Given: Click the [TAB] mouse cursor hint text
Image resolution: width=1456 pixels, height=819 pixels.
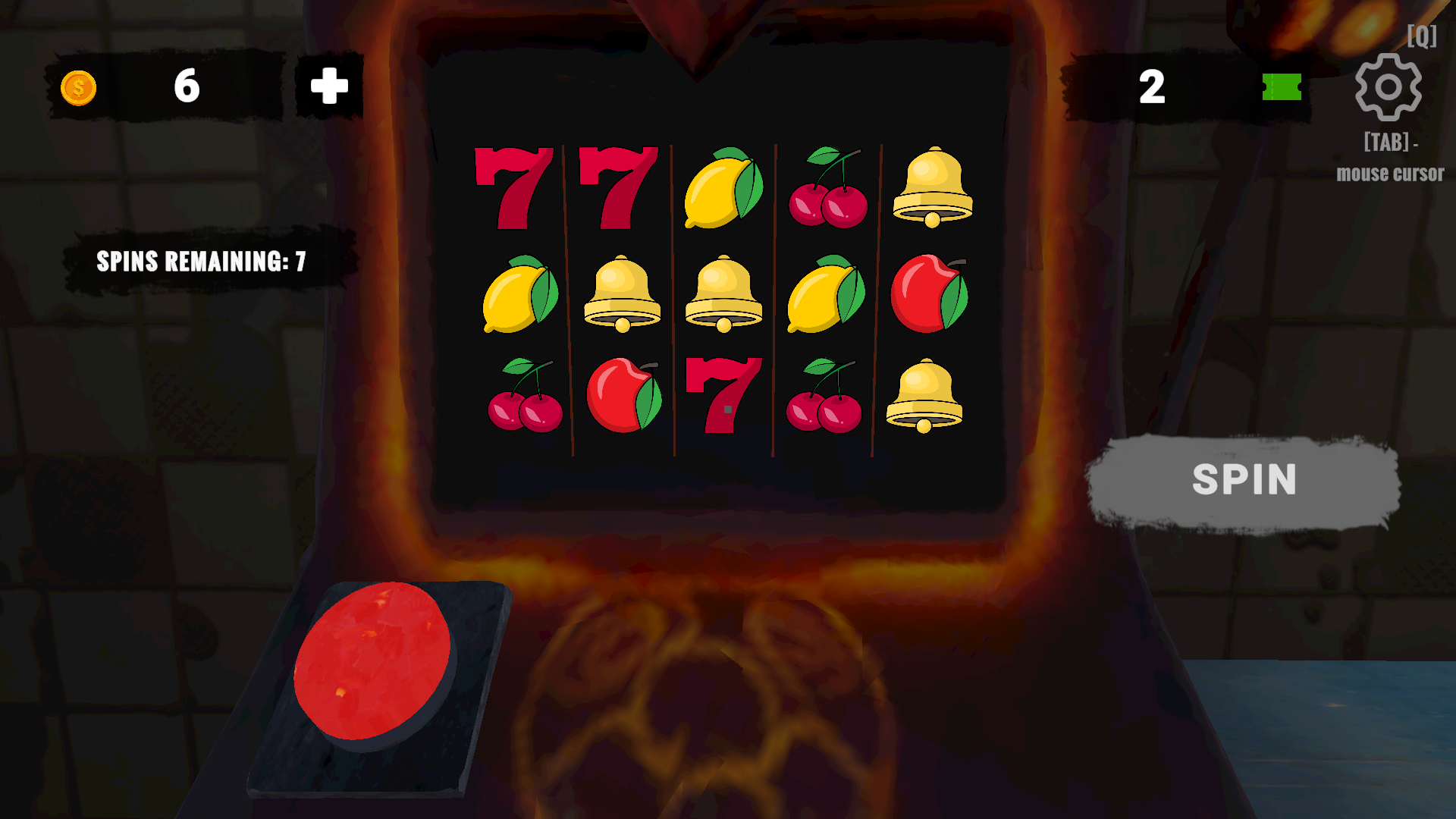Looking at the screenshot, I should click(x=1389, y=159).
